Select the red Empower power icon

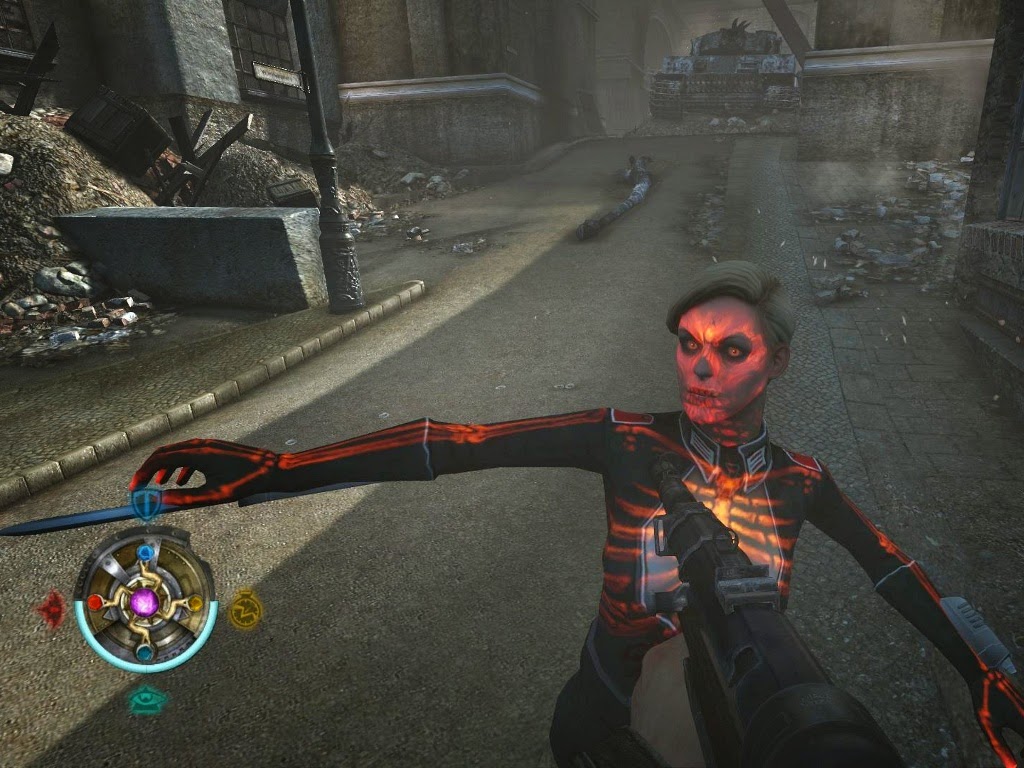pyautogui.click(x=51, y=608)
